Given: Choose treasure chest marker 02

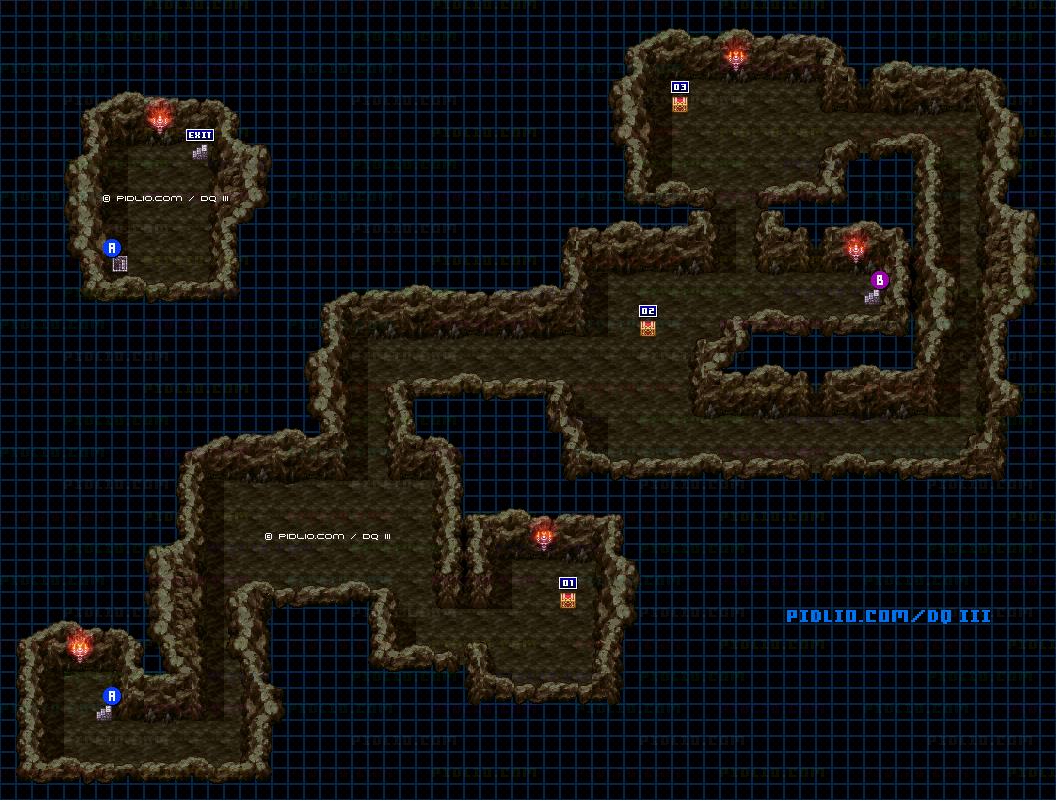Looking at the screenshot, I should [x=648, y=311].
